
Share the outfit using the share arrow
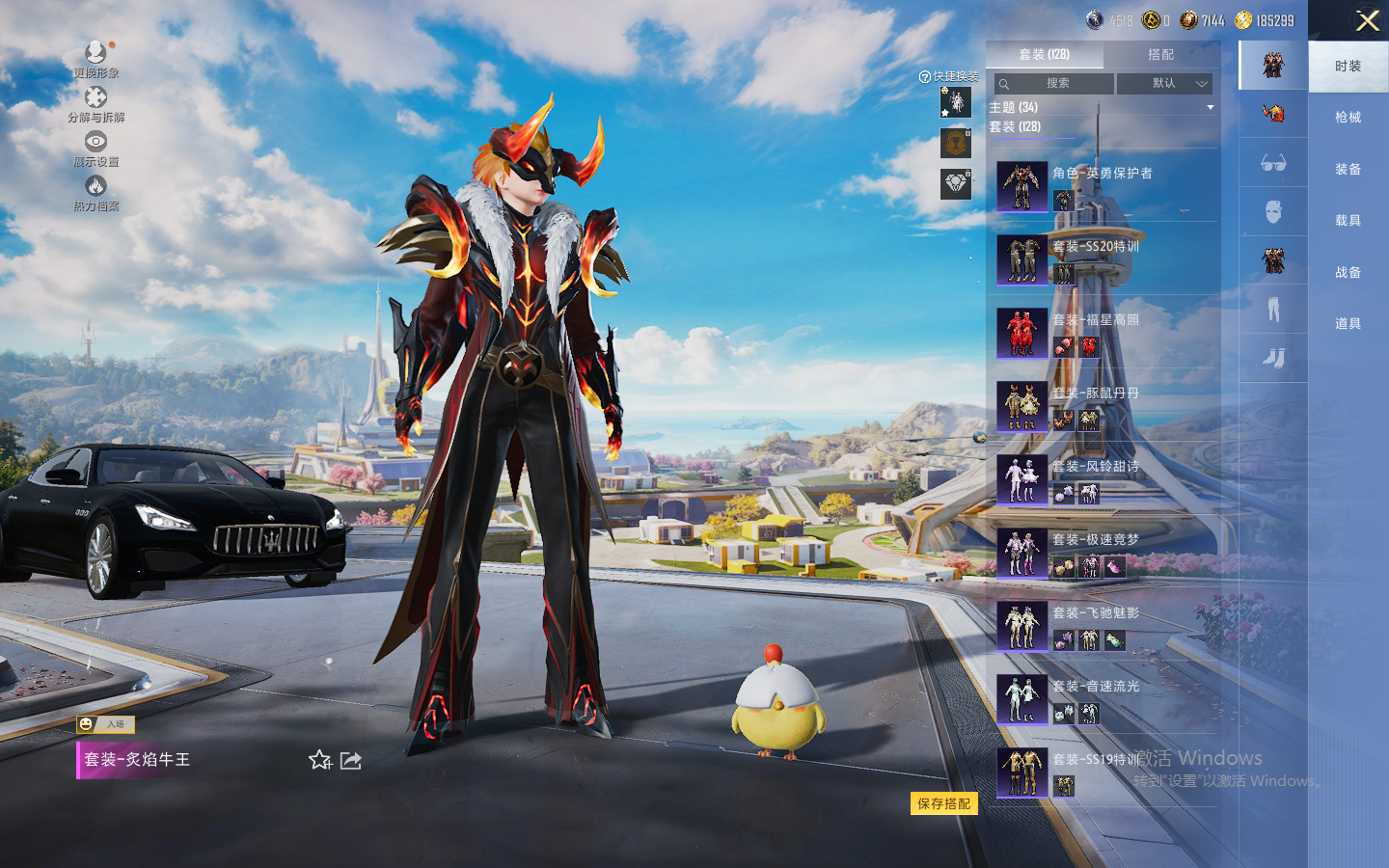point(351,760)
